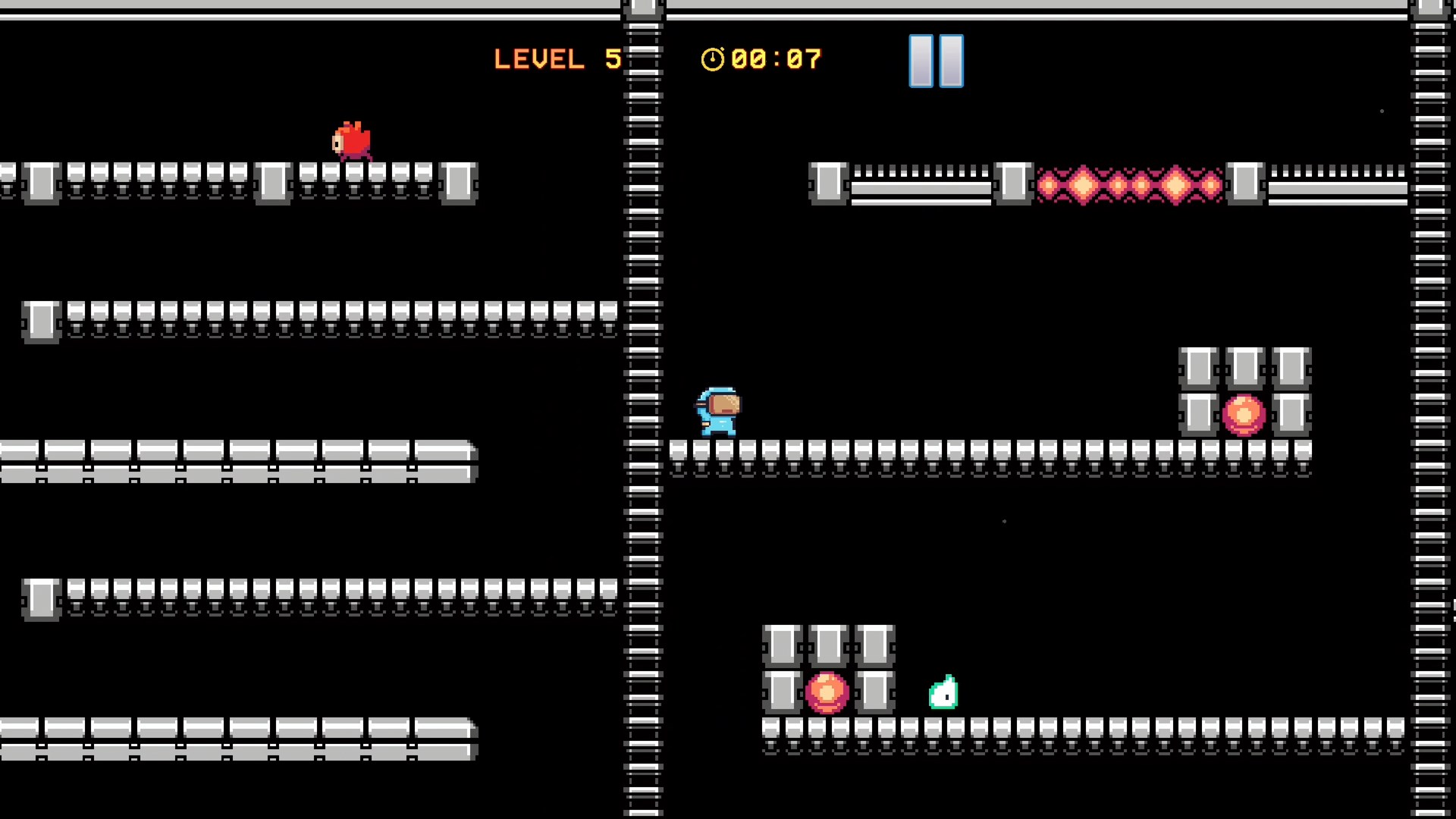Viewport: 1456px width, 819px height.
Task: Click the pause button at top center
Action: [x=935, y=61]
